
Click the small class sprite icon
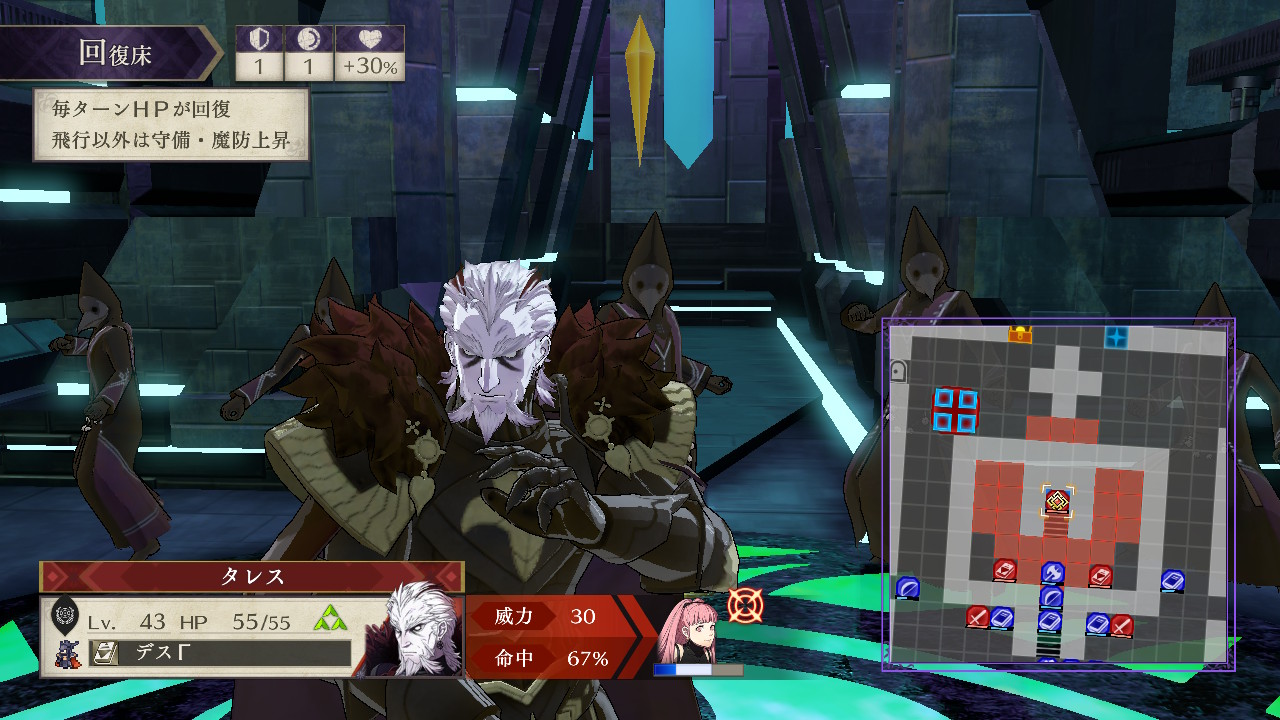[66, 654]
